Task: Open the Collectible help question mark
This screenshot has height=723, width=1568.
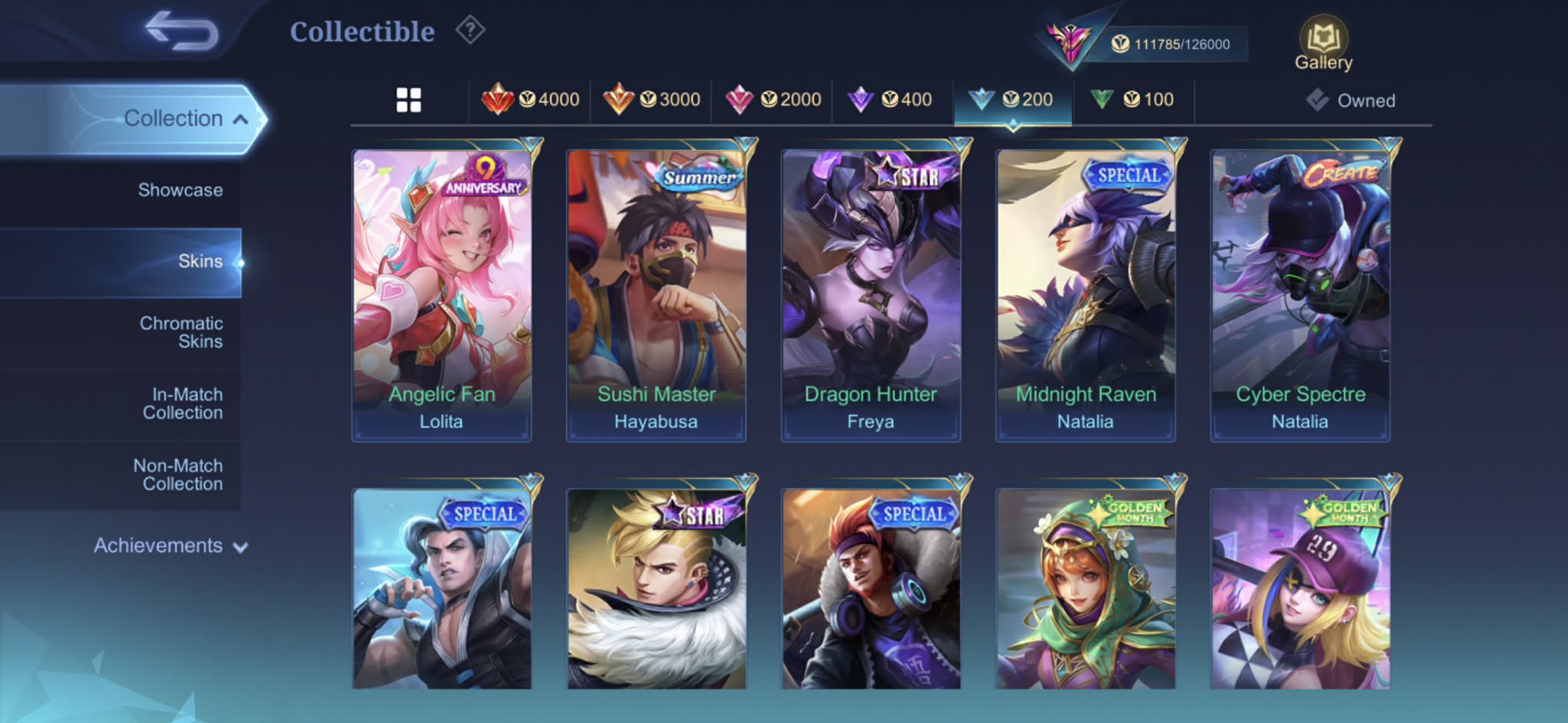Action: coord(470,31)
